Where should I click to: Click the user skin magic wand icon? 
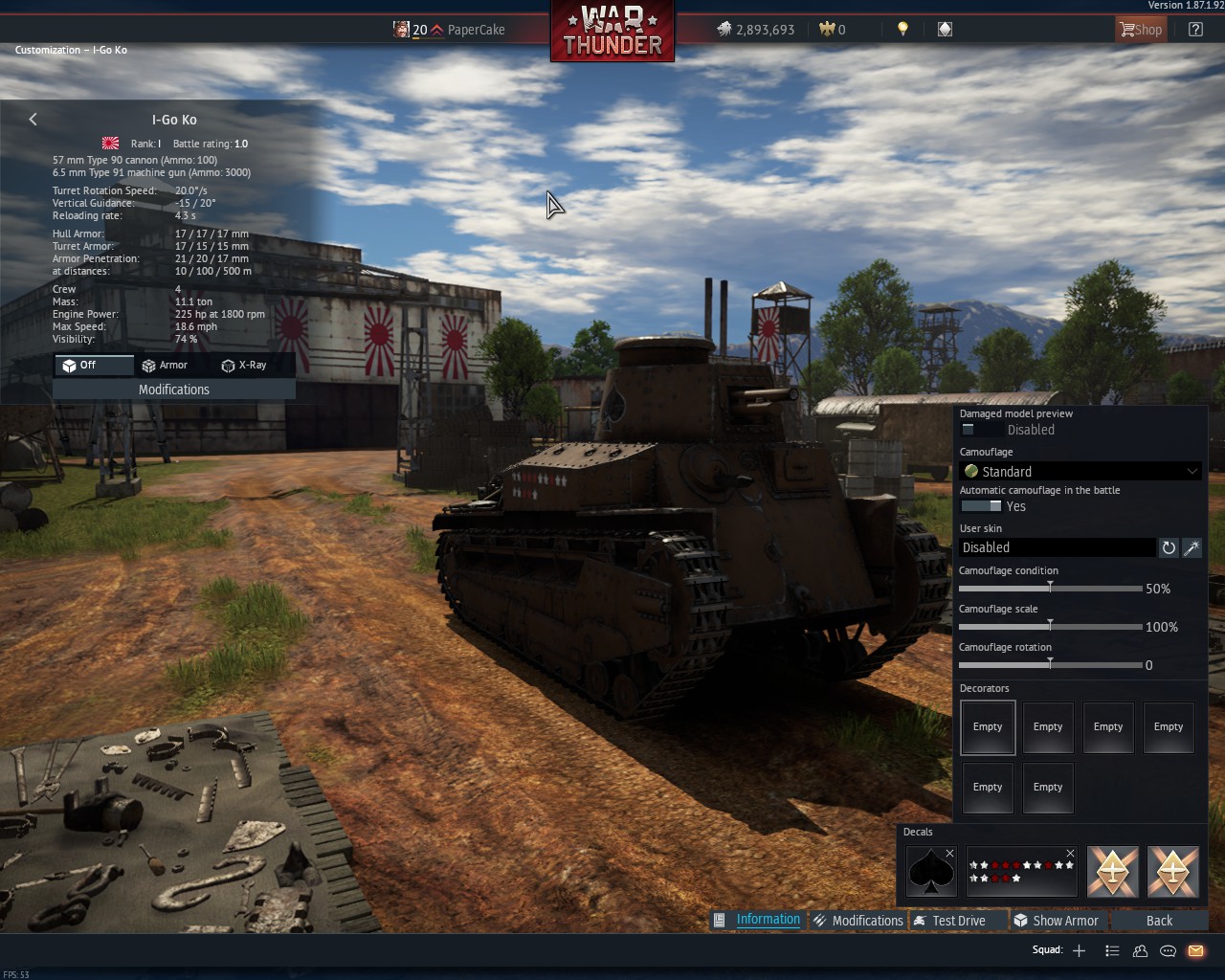[x=1192, y=547]
